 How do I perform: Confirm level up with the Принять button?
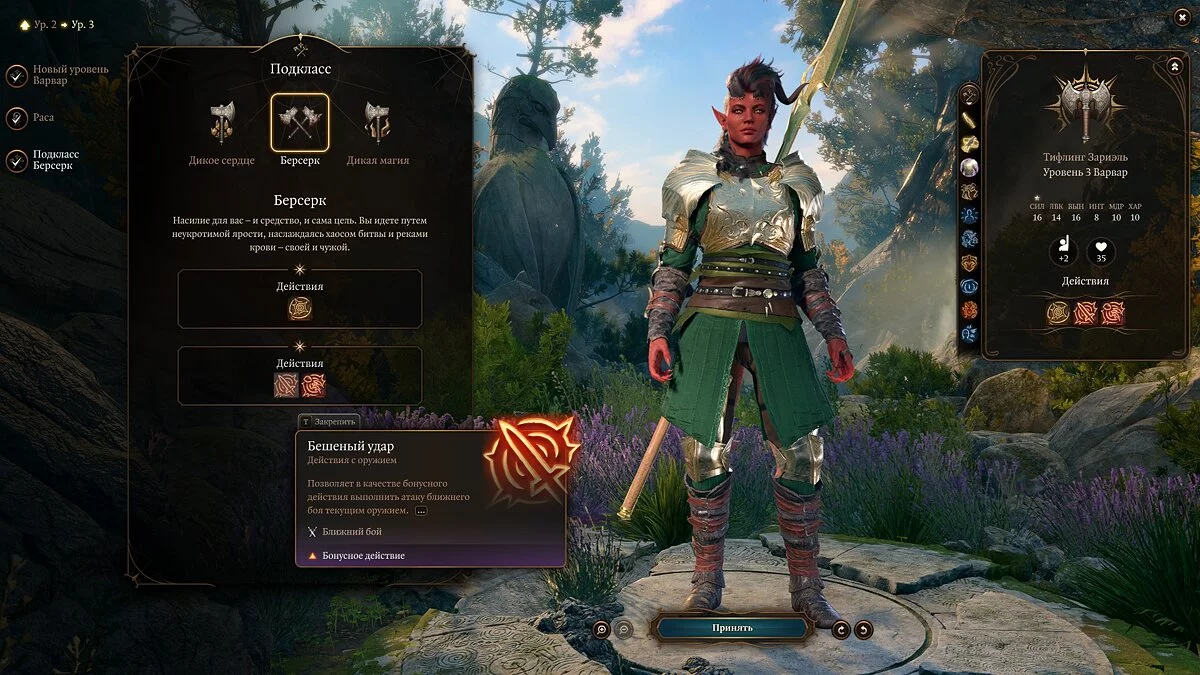[x=732, y=628]
